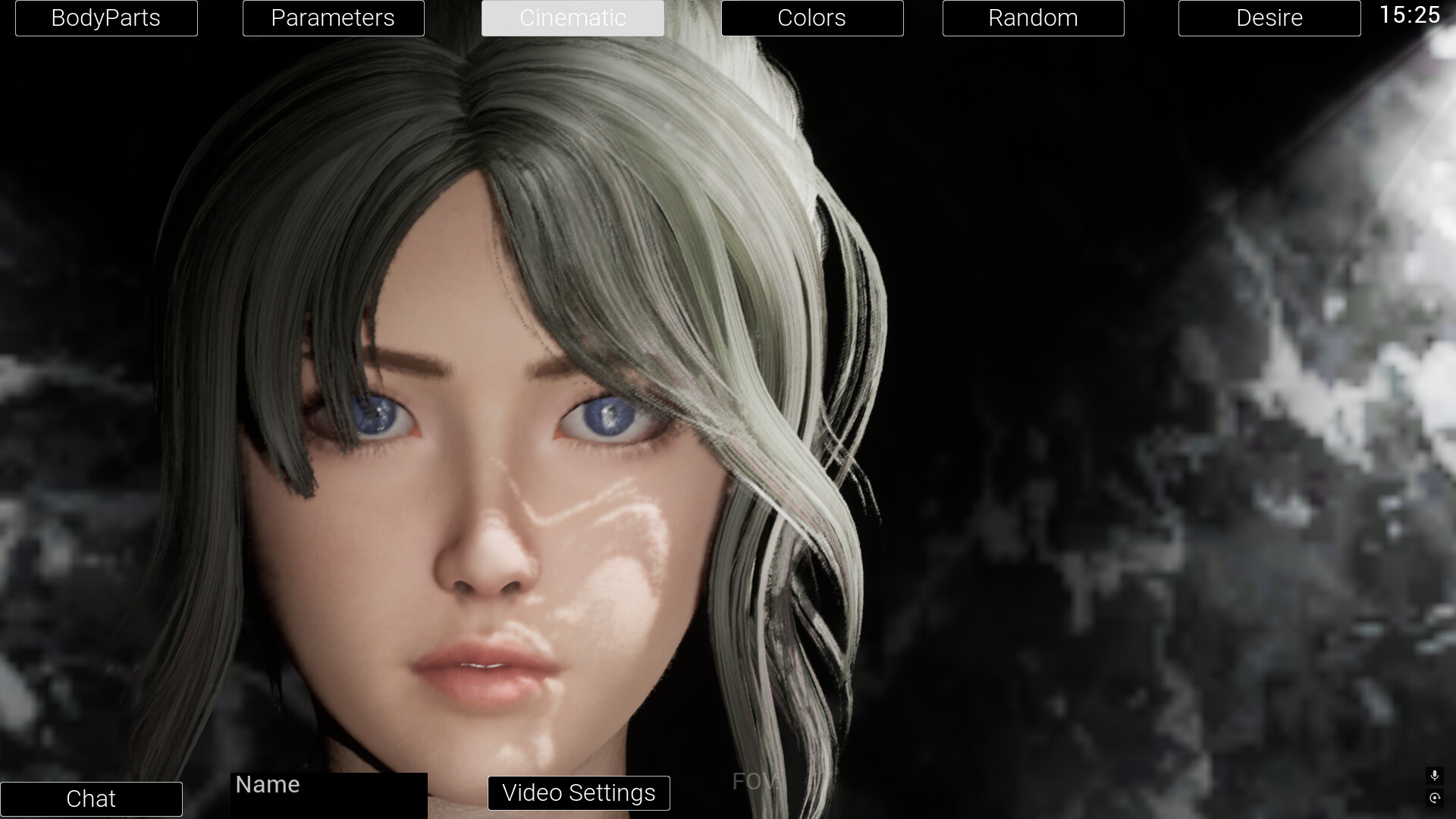This screenshot has height=819, width=1456.
Task: Open Video Settings
Action: [x=579, y=793]
